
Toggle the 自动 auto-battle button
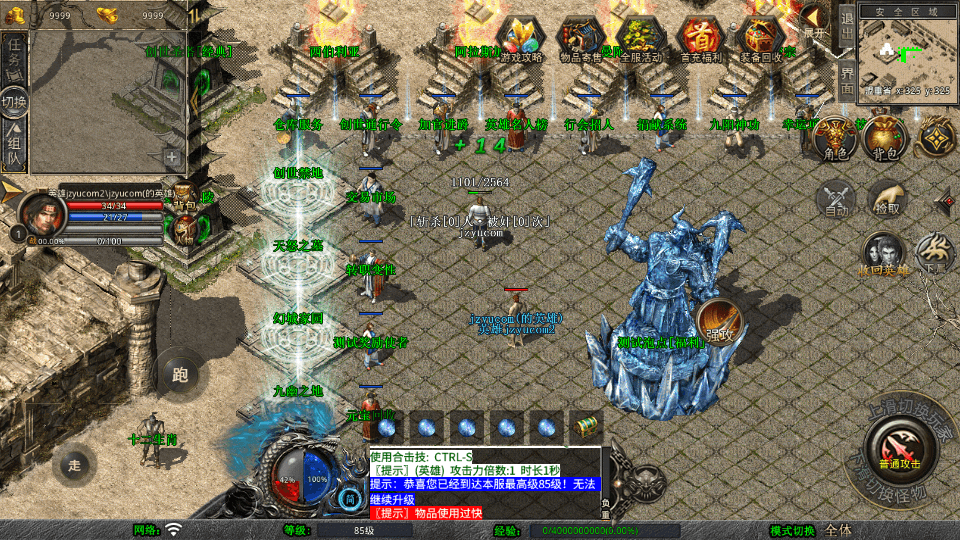[836, 199]
